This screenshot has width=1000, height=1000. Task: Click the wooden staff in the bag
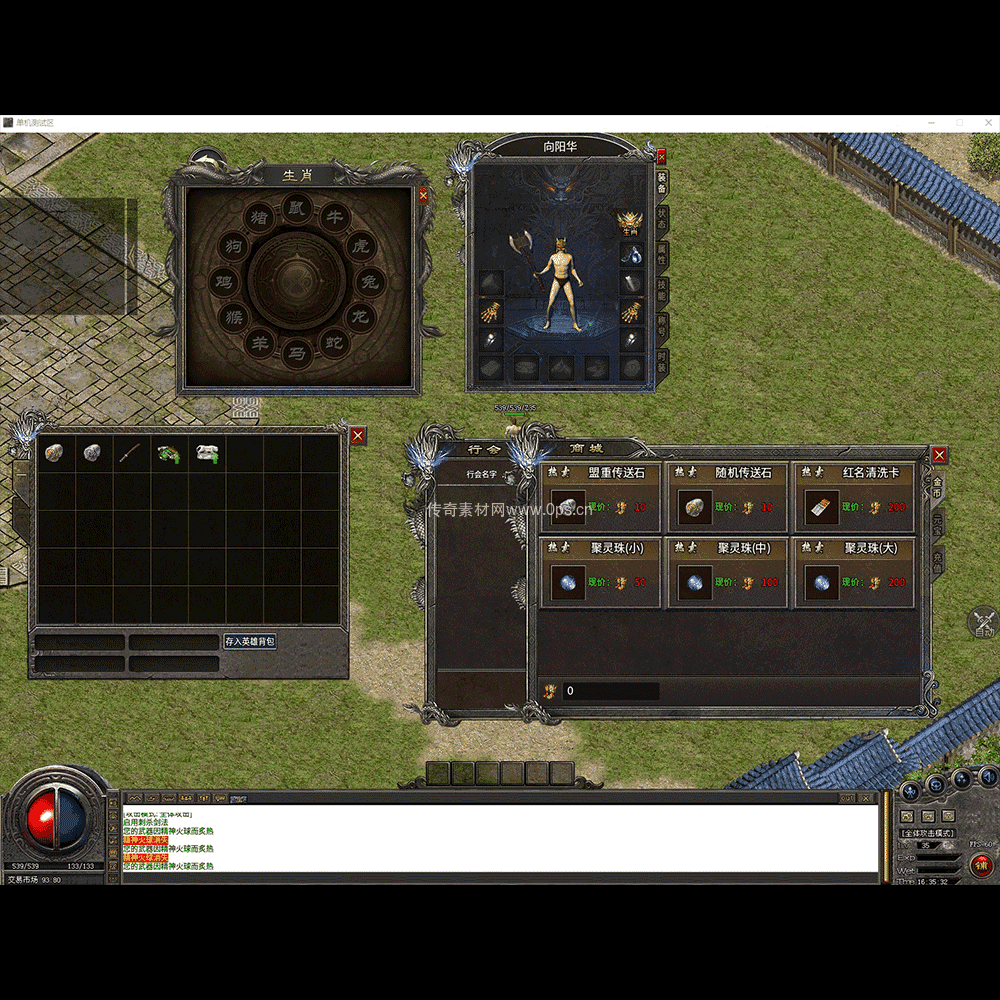coord(129,453)
